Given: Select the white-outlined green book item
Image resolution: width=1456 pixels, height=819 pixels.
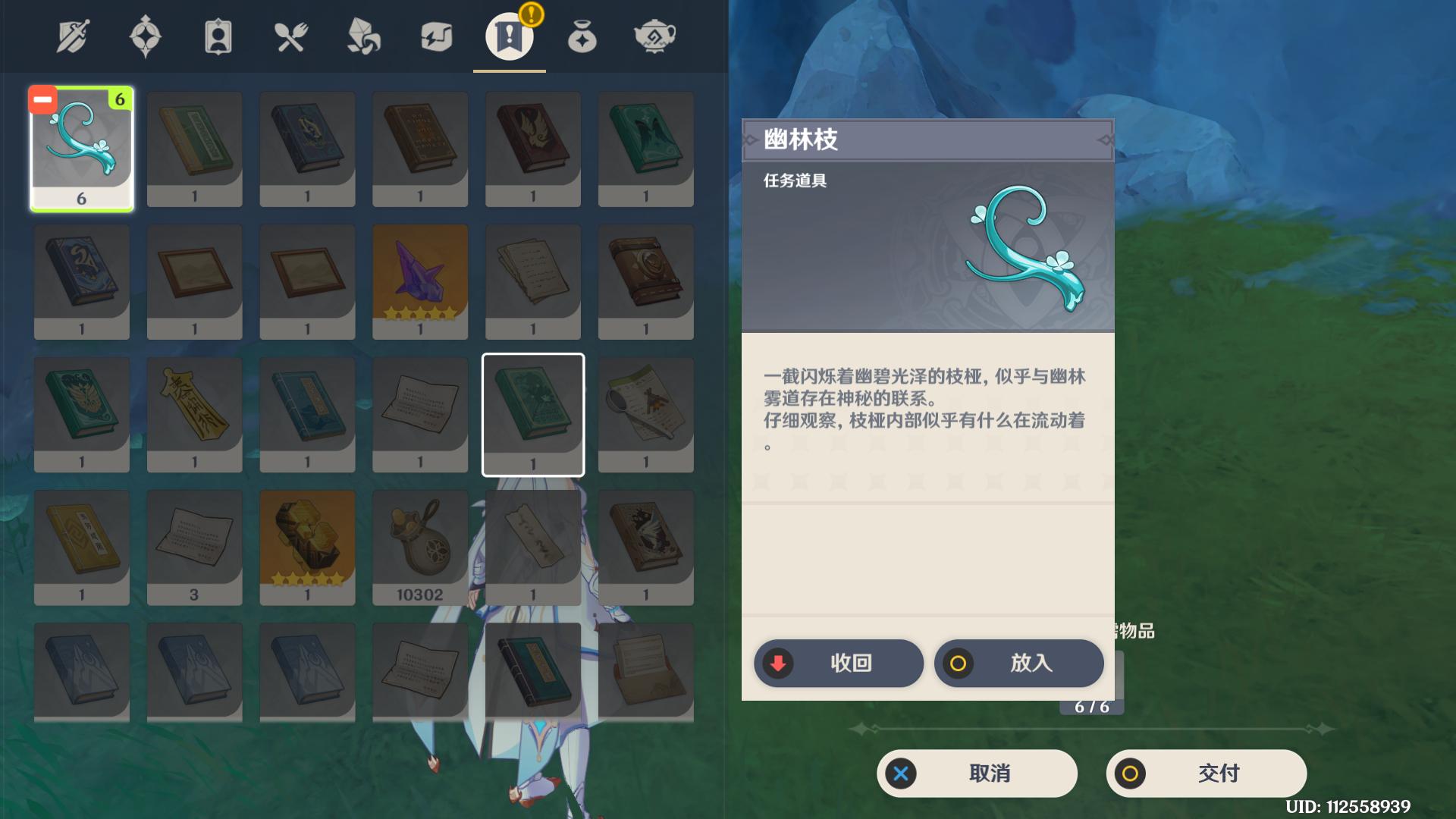Looking at the screenshot, I should [x=533, y=413].
